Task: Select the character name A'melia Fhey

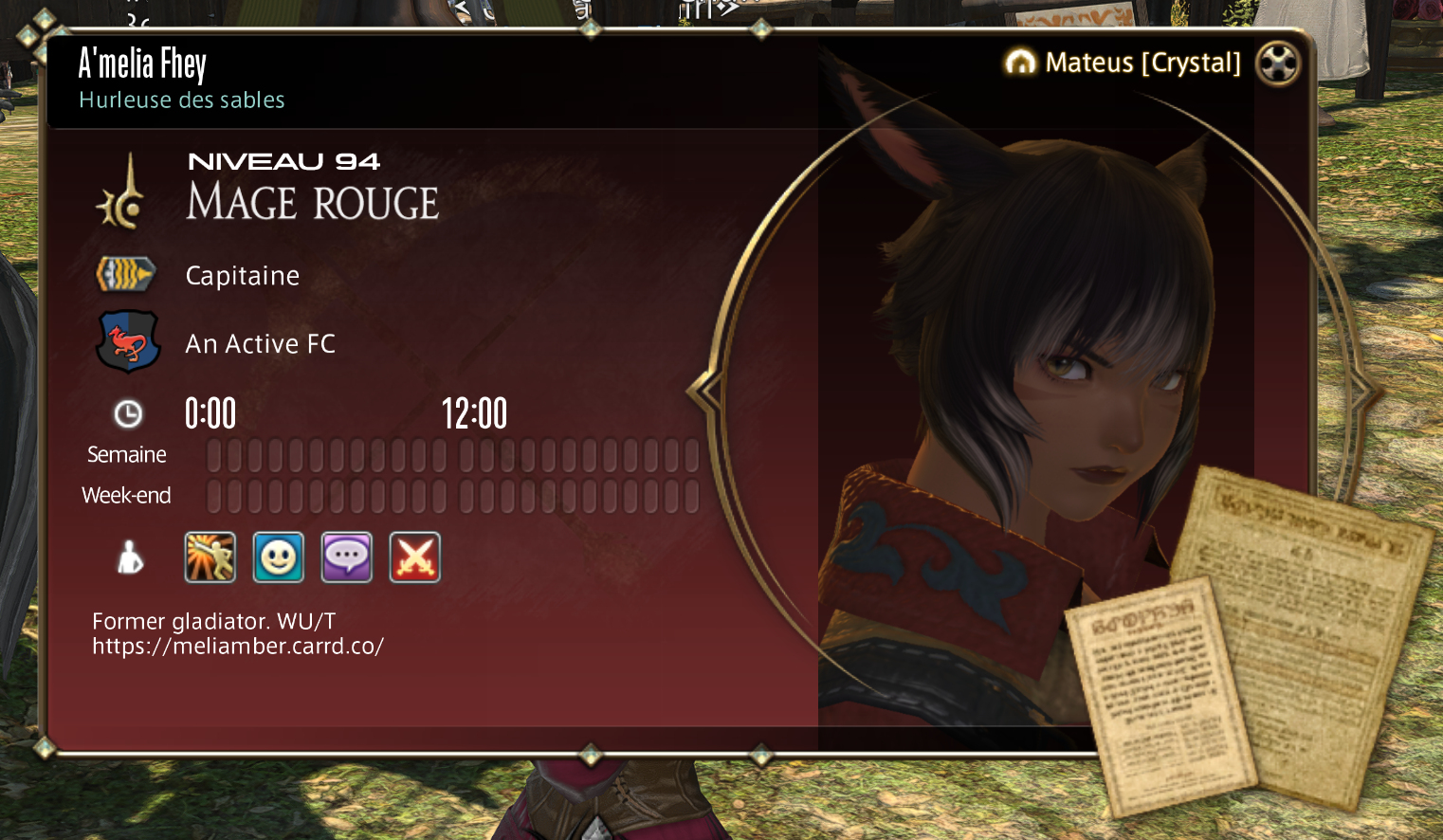Action: tap(142, 64)
